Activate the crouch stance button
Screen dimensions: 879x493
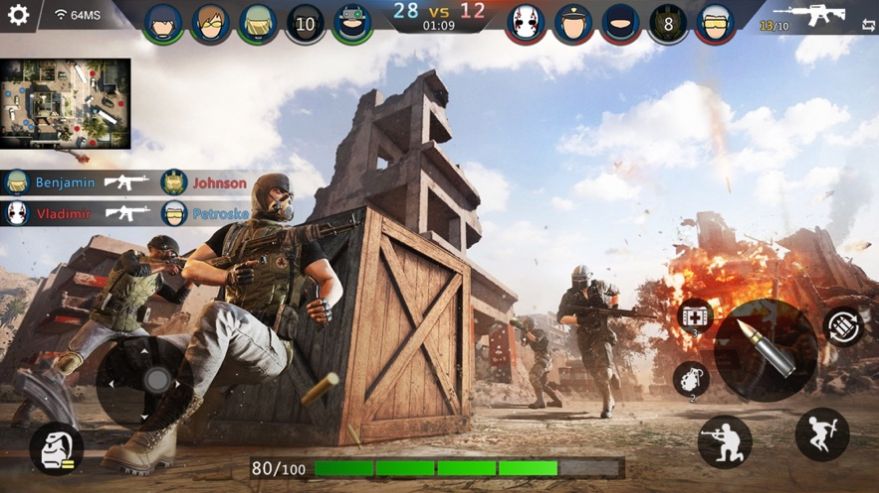click(723, 442)
